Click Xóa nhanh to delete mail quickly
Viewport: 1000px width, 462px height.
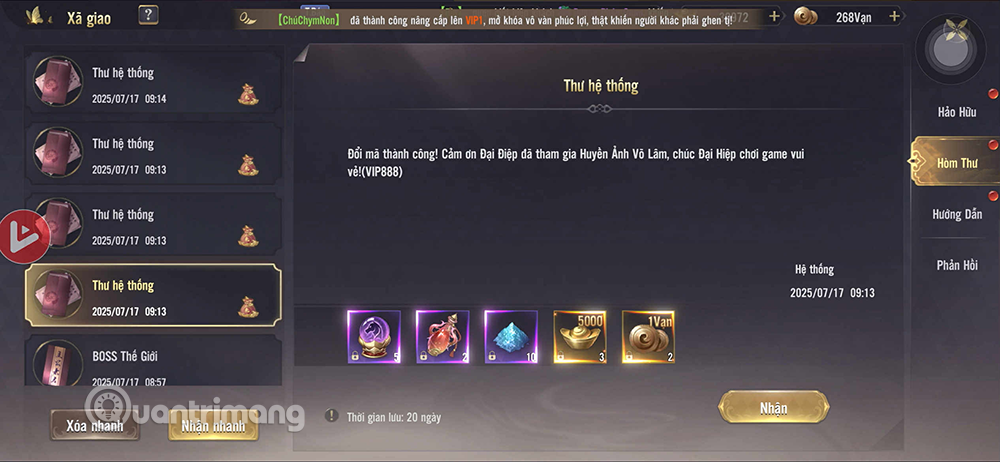(95, 425)
